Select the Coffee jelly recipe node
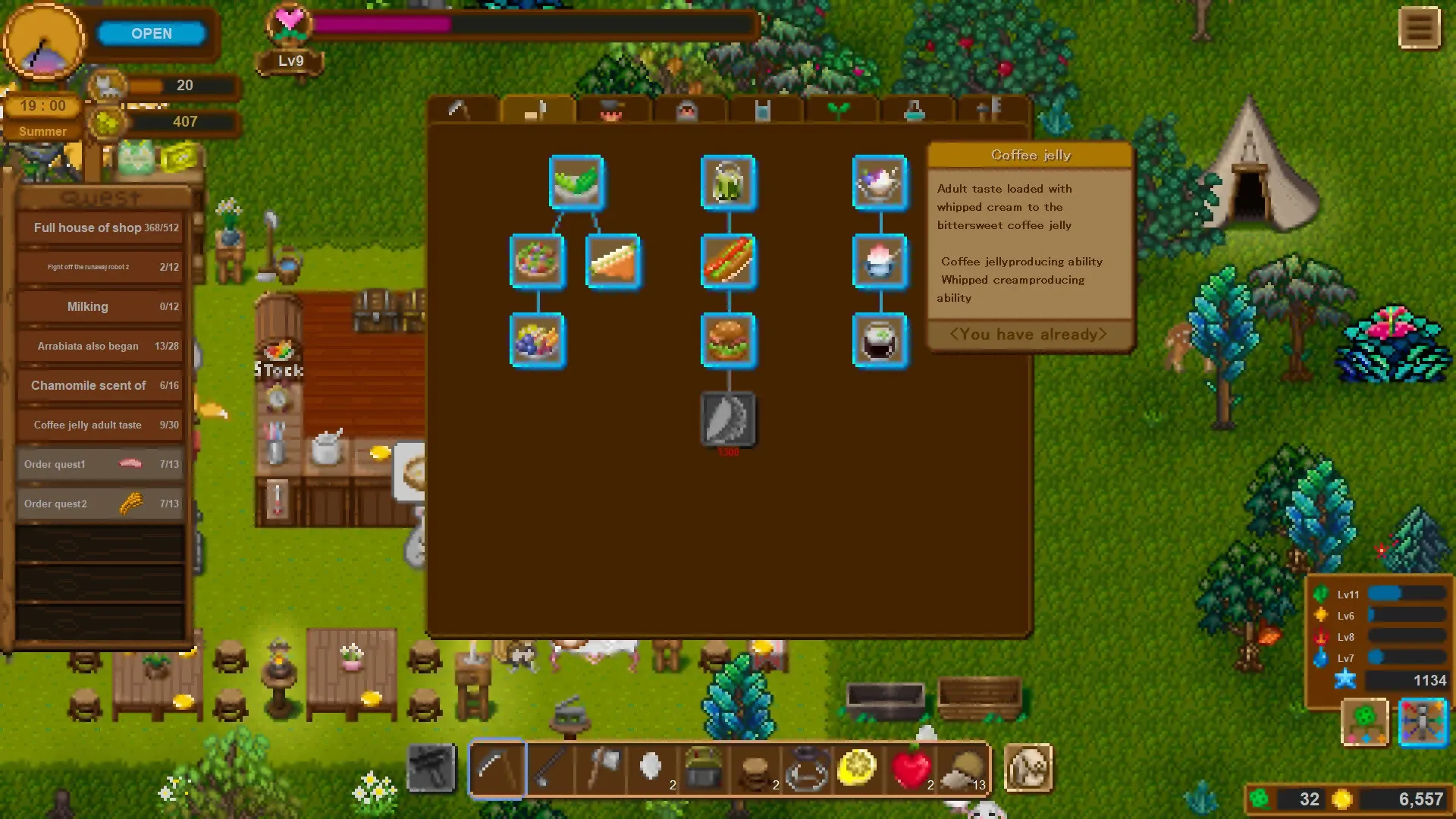This screenshot has height=819, width=1456. tap(880, 340)
